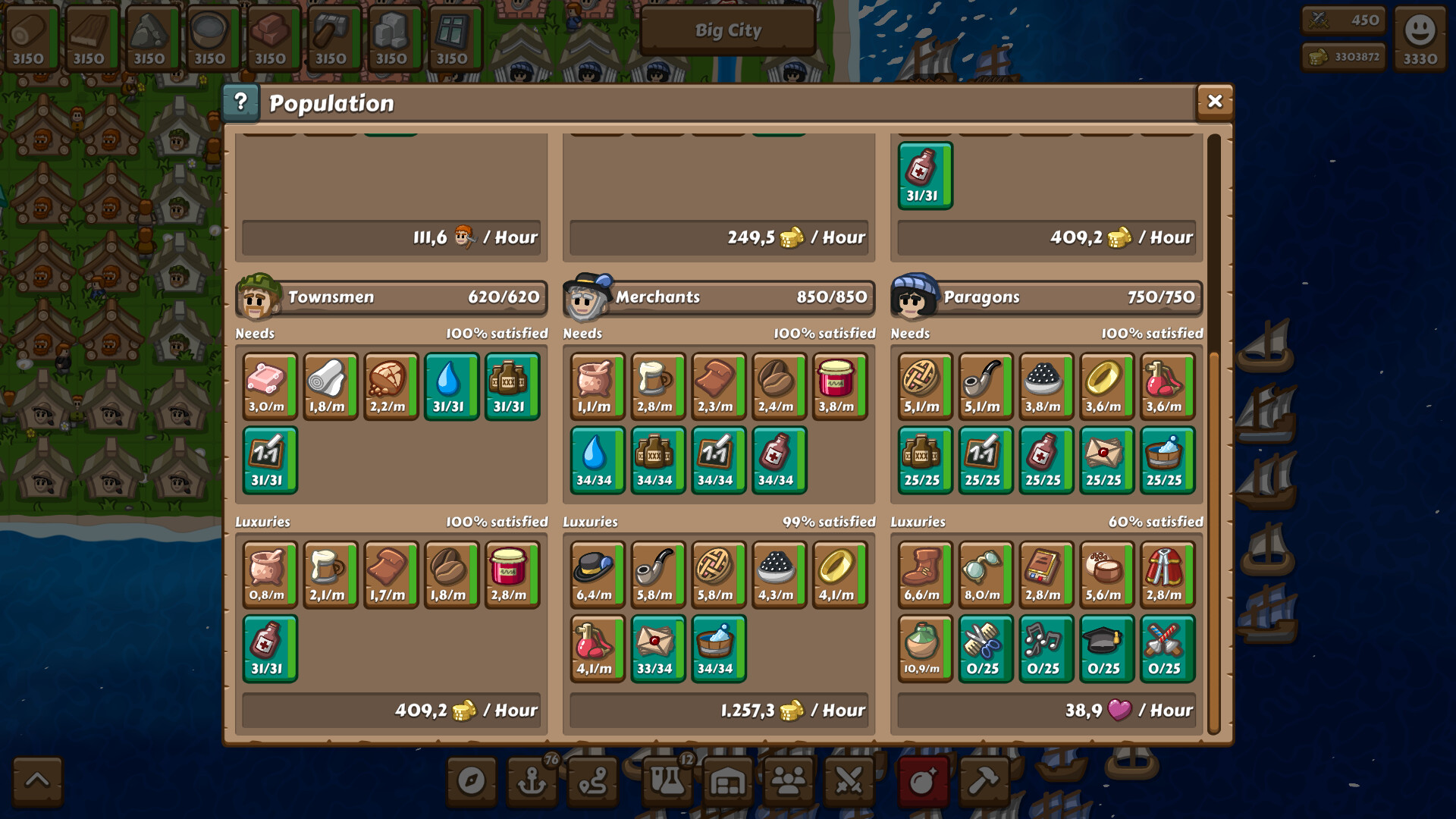
Task: Click the Big City name banner
Action: [x=727, y=30]
